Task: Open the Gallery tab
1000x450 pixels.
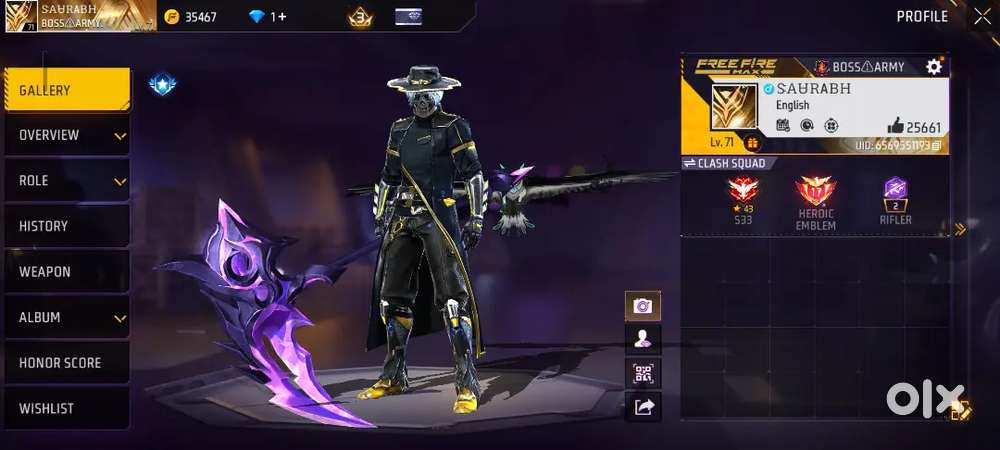Action: [66, 90]
